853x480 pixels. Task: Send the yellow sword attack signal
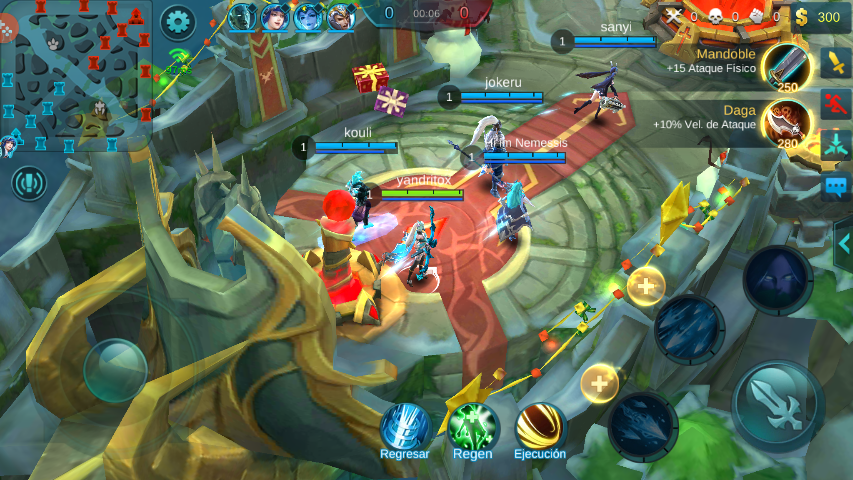coord(836,63)
